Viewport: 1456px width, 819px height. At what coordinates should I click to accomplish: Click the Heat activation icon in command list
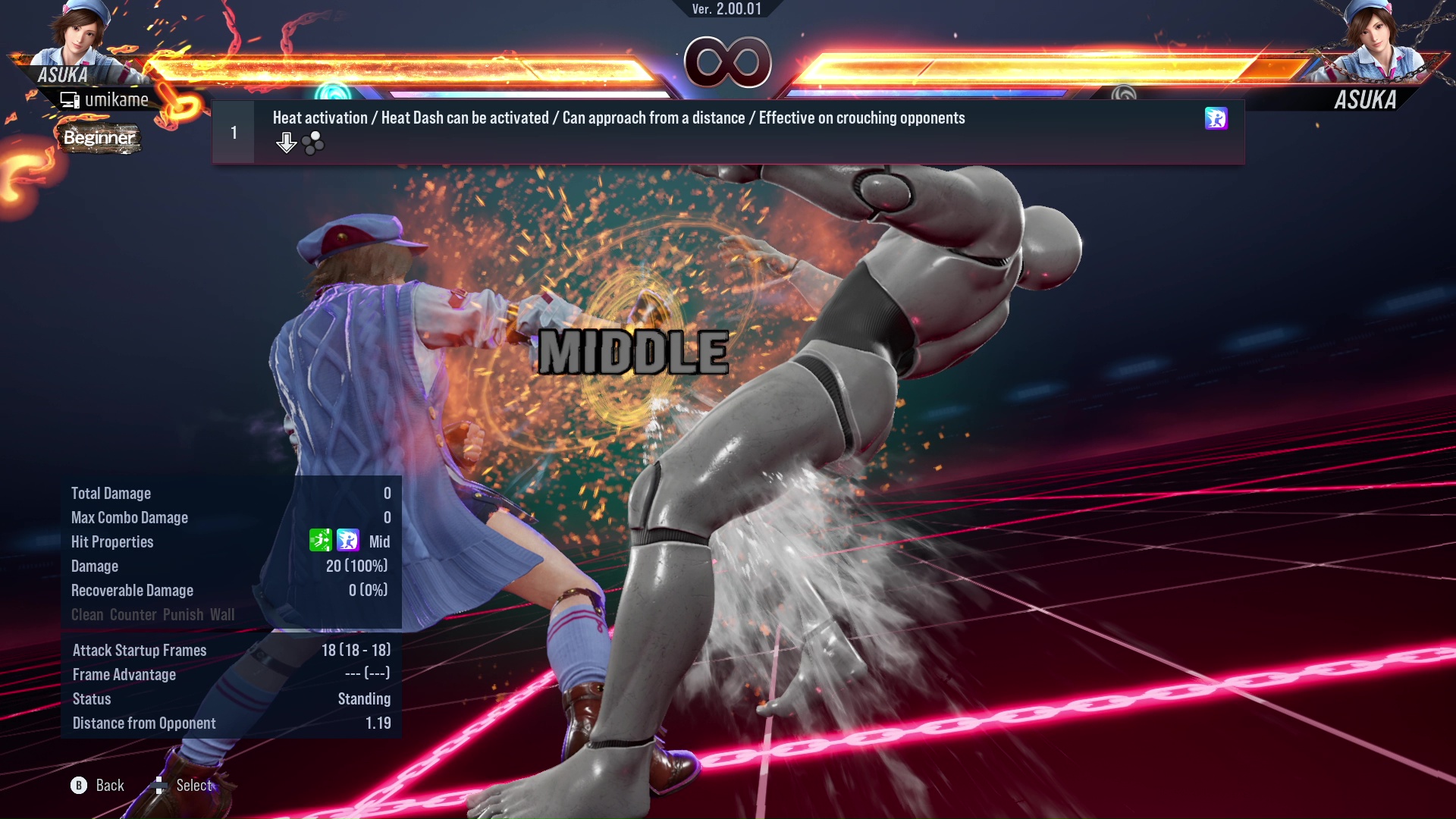coord(1217,119)
